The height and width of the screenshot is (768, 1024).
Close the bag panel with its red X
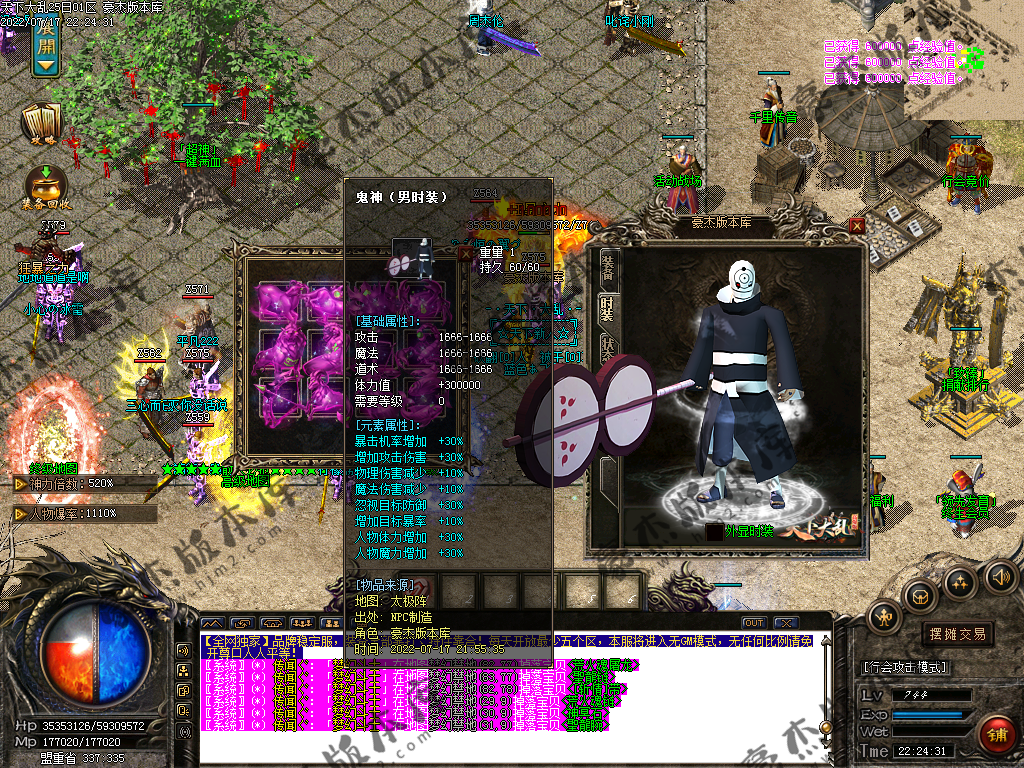pos(464,254)
